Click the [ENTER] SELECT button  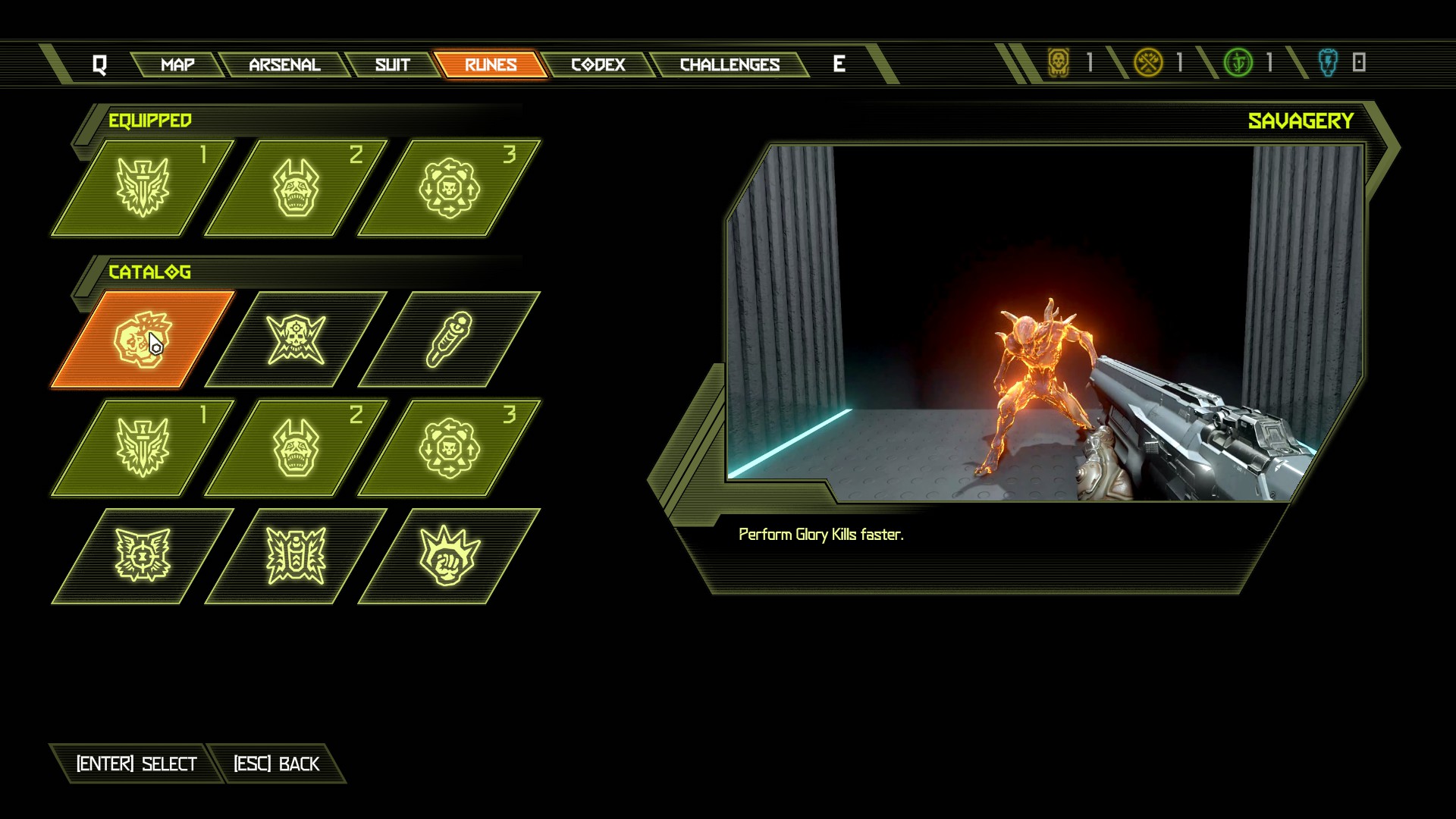click(135, 764)
